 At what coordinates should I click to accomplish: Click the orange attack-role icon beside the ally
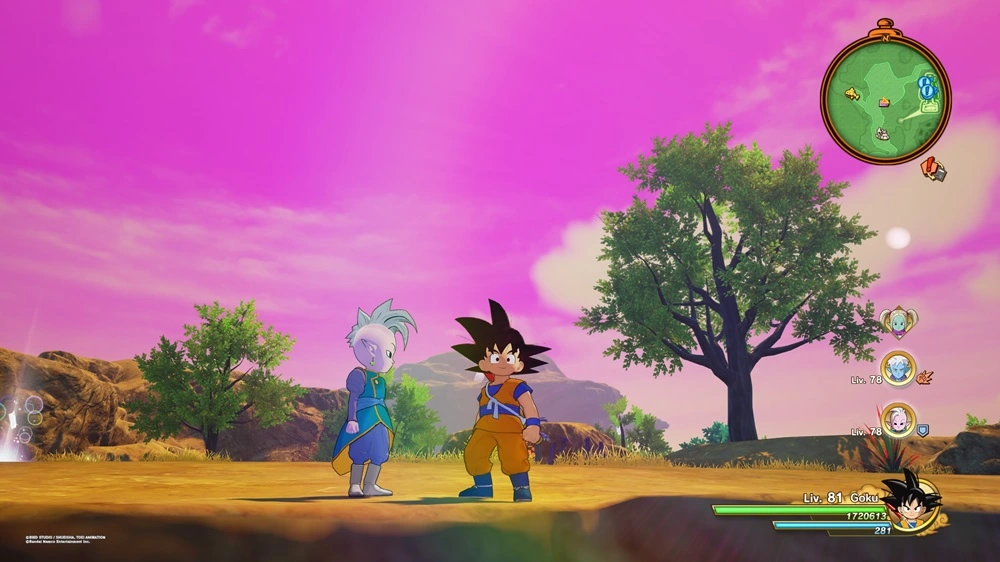(925, 377)
